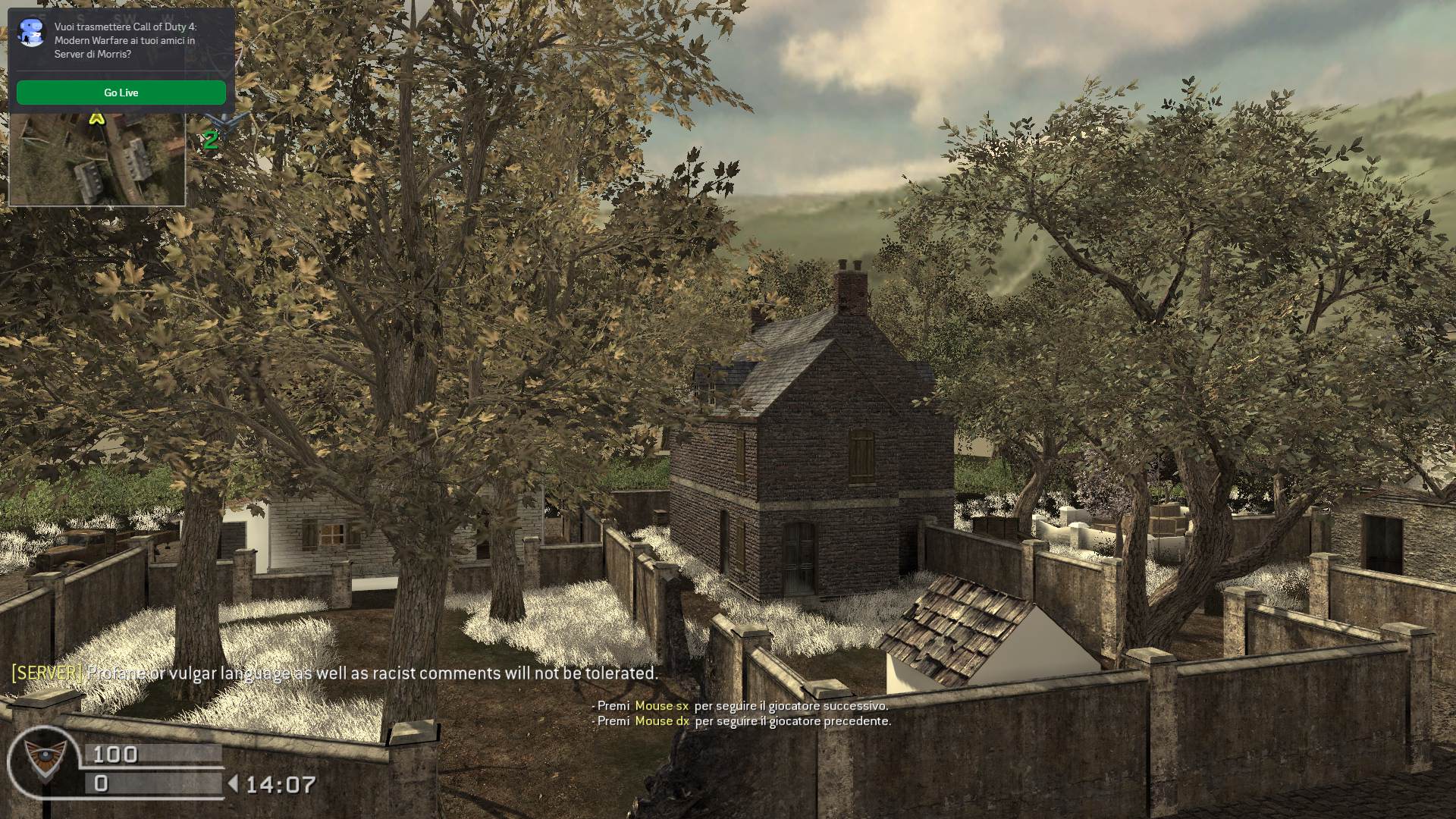Screen dimensions: 1456x819
Task: Click the team emblem badge beside health
Action: click(42, 761)
